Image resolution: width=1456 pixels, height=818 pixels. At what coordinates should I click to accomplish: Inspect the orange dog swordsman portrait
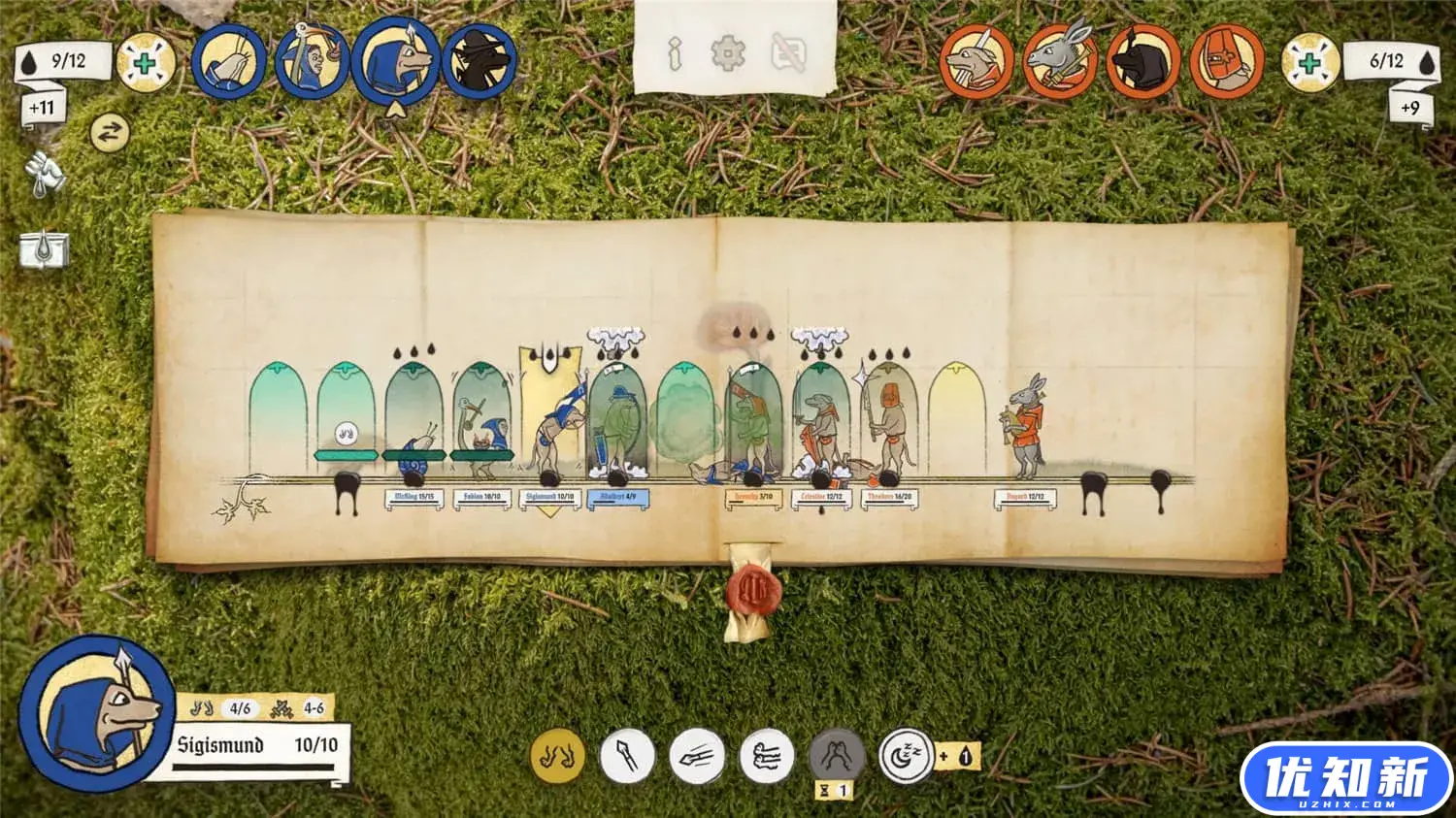[977, 62]
